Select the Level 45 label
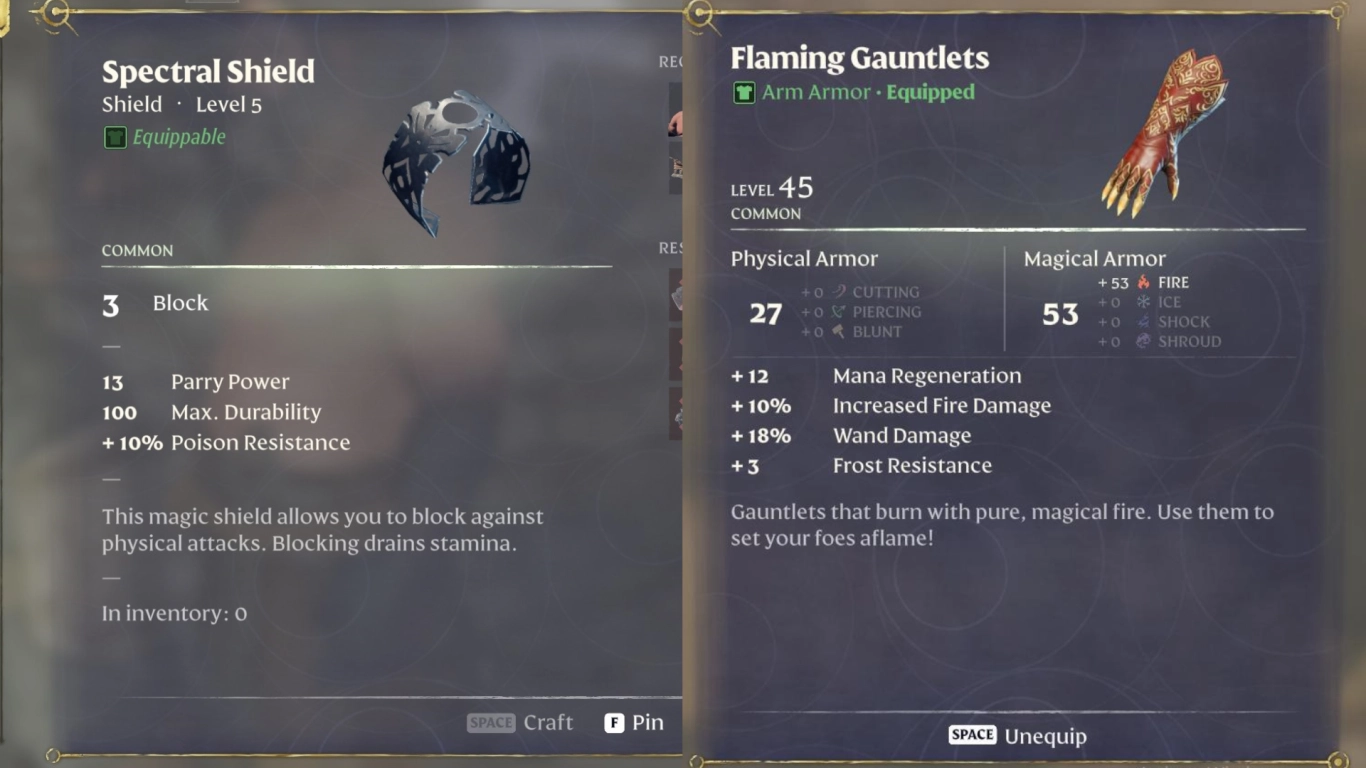This screenshot has width=1366, height=768. (770, 187)
